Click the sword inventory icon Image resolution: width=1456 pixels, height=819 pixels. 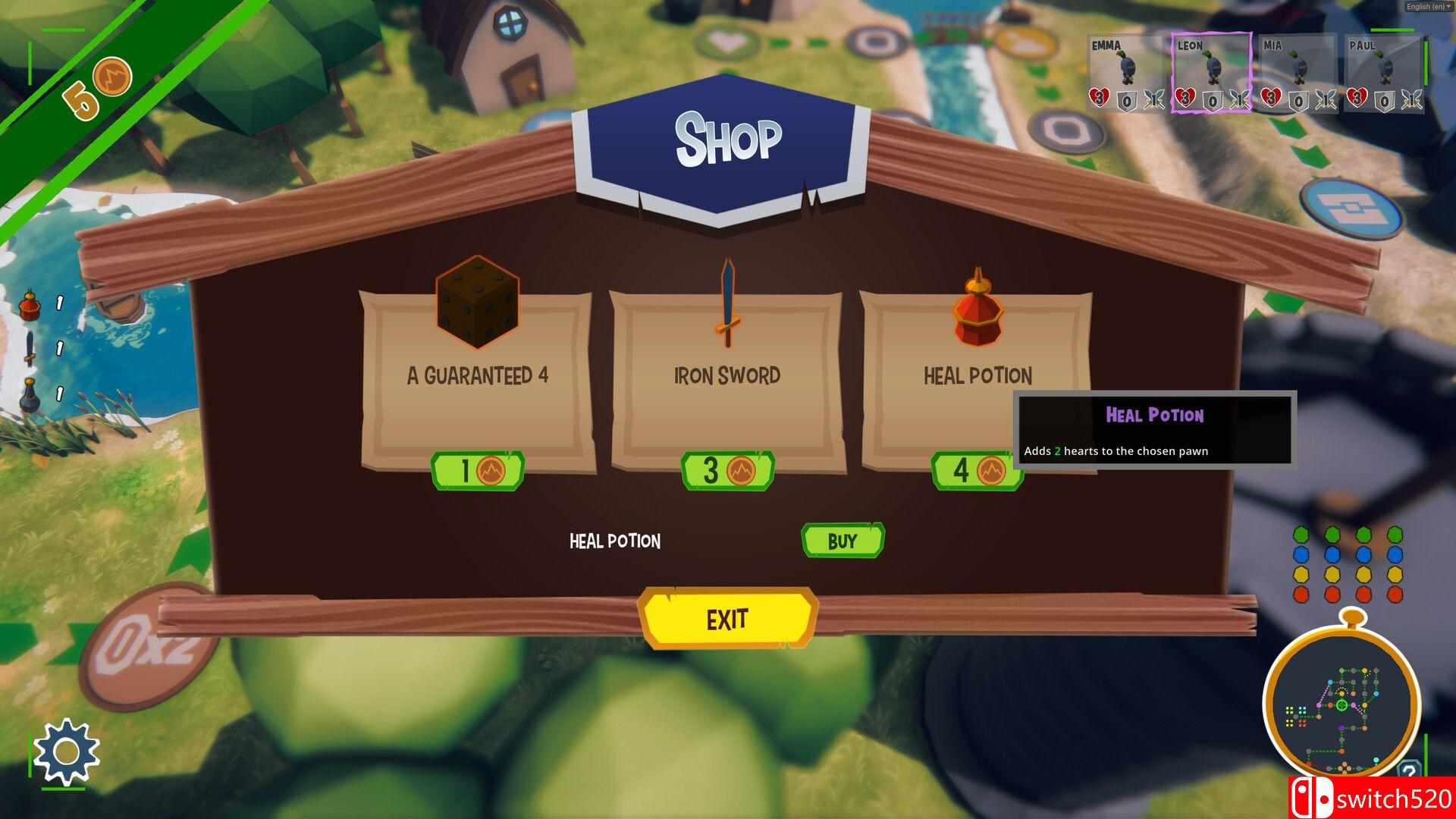click(x=30, y=348)
